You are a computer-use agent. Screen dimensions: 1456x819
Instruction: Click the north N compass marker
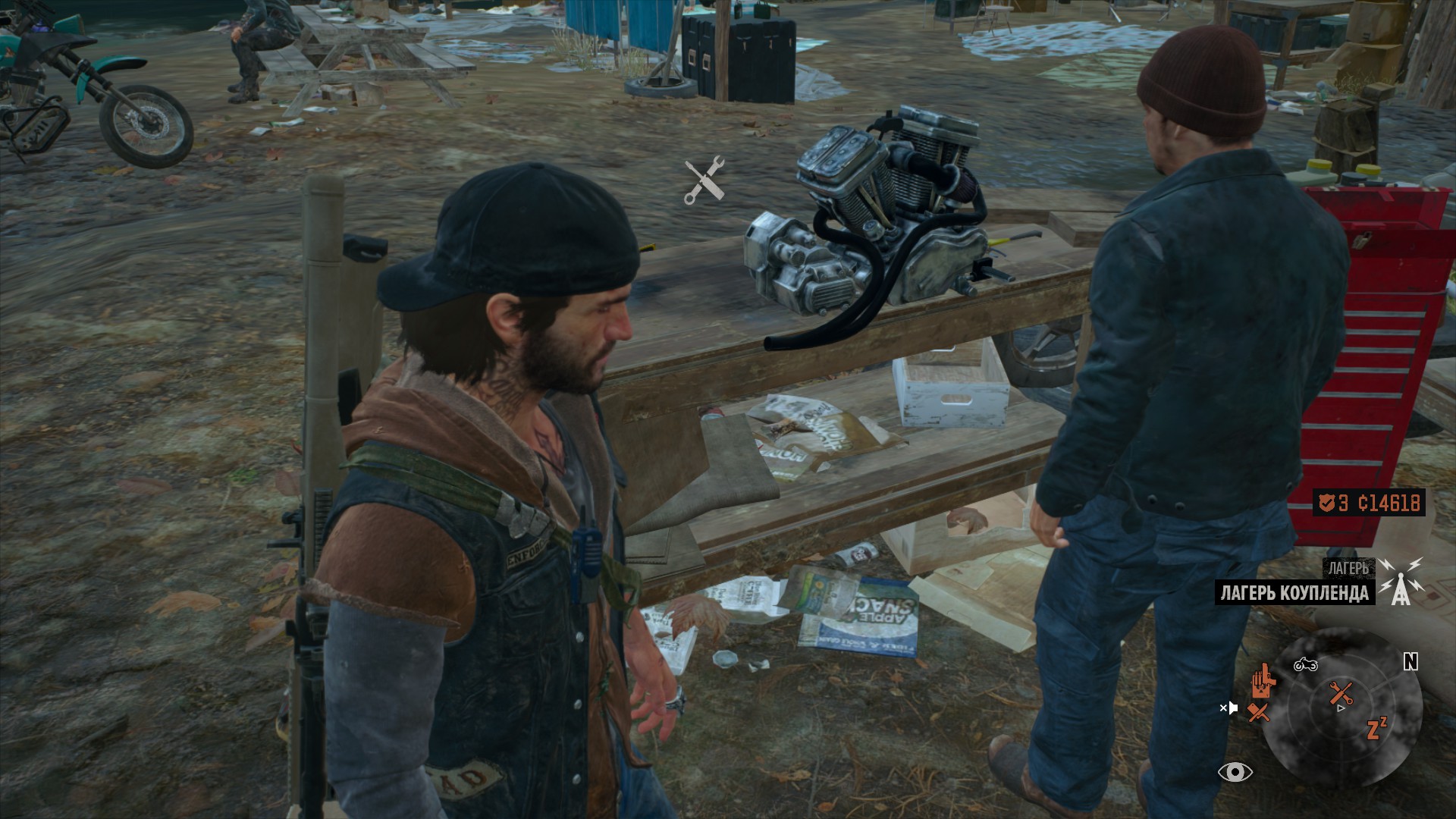1410,662
